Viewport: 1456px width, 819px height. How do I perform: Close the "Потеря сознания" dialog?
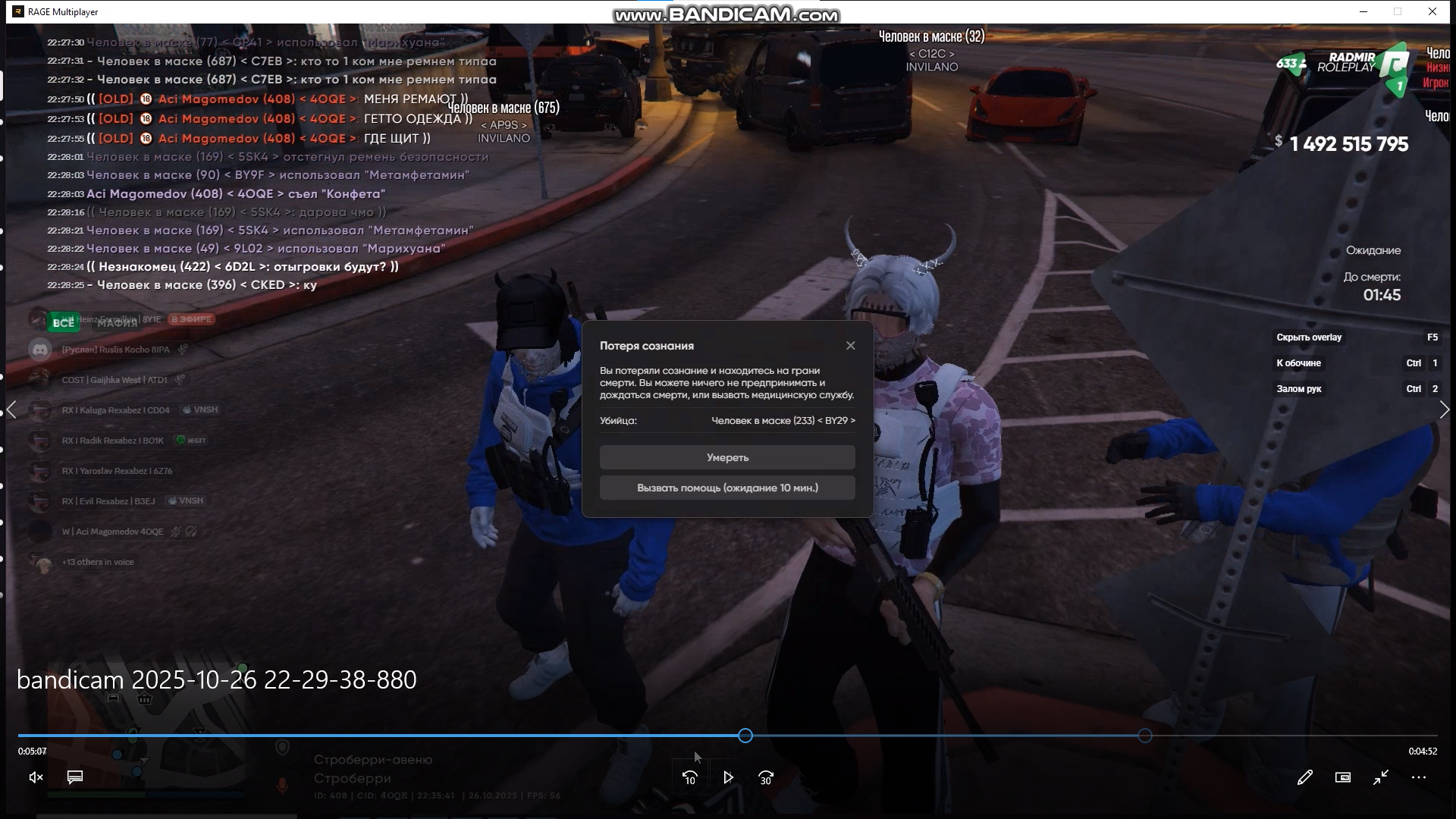click(x=850, y=346)
